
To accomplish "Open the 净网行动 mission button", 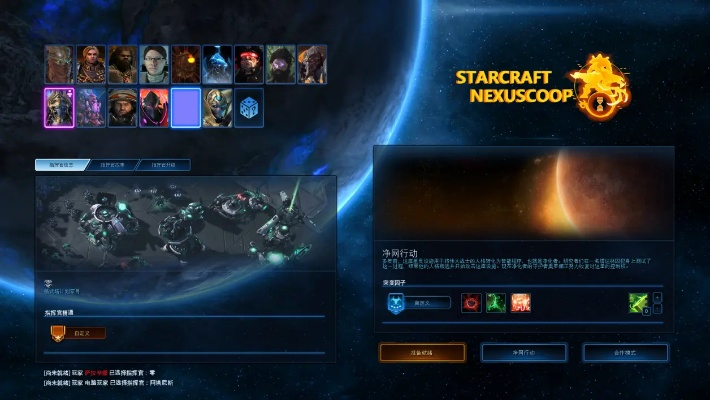I will [524, 352].
